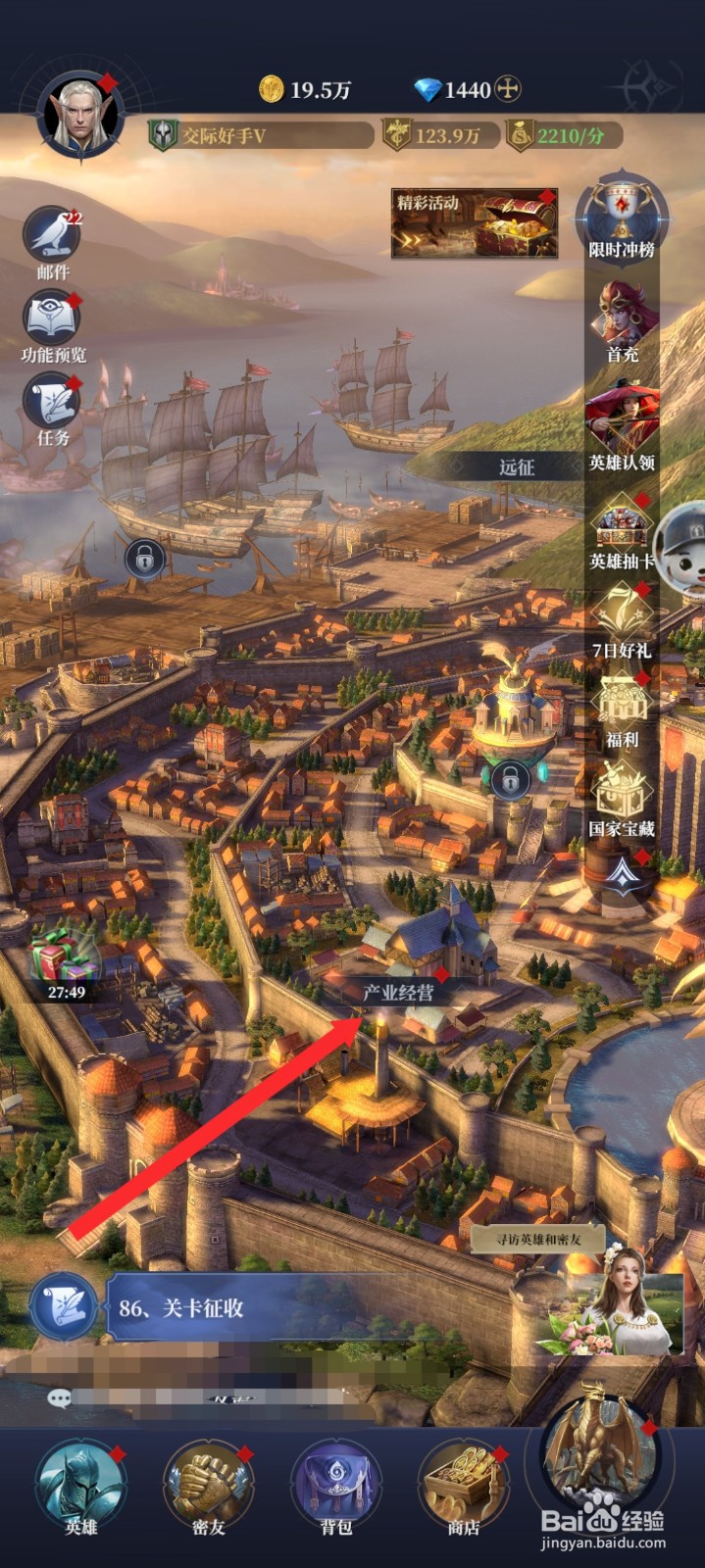
Task: Select the 远征 expedition label
Action: click(x=517, y=467)
